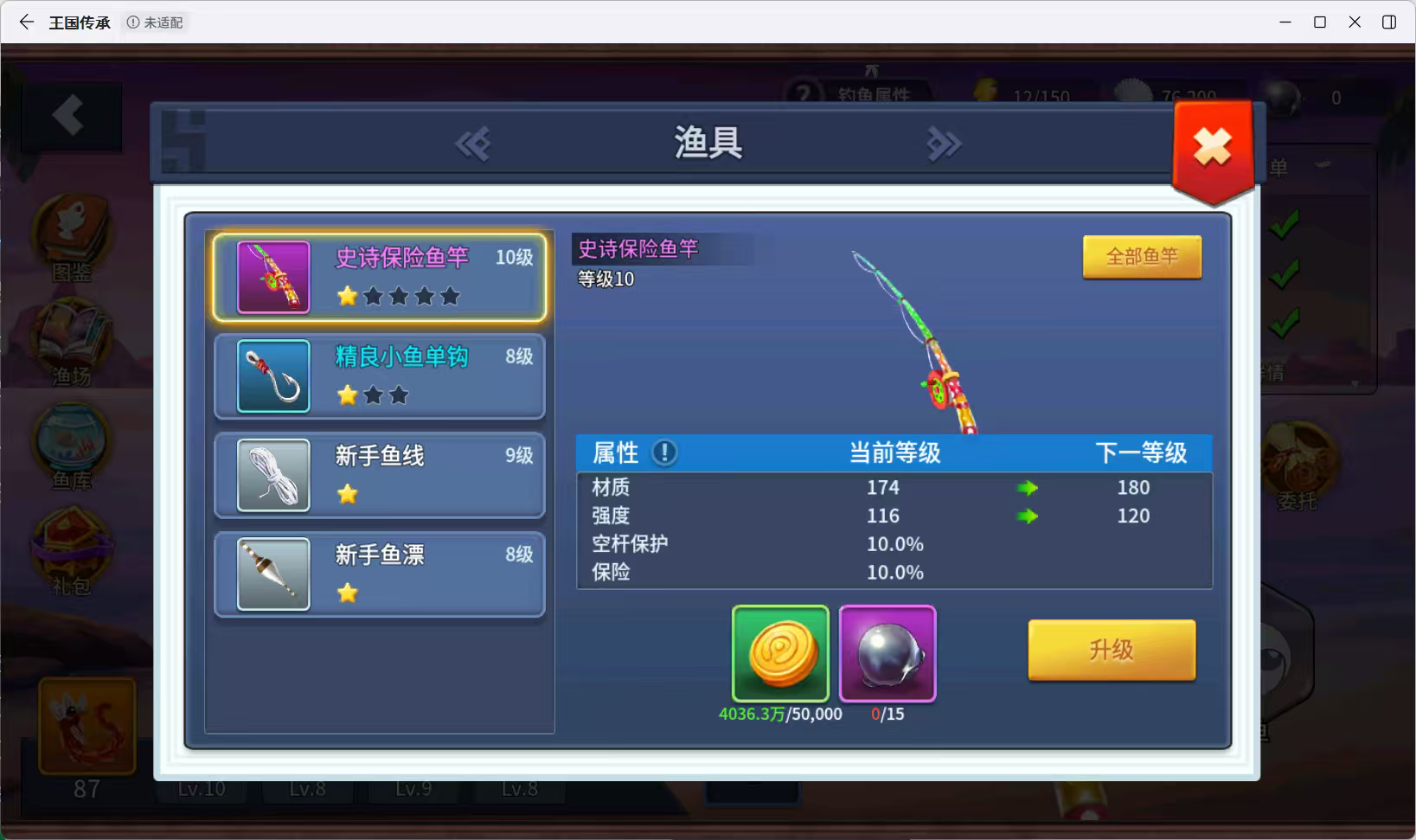Click the right double-arrow to switch gear page

(x=945, y=144)
